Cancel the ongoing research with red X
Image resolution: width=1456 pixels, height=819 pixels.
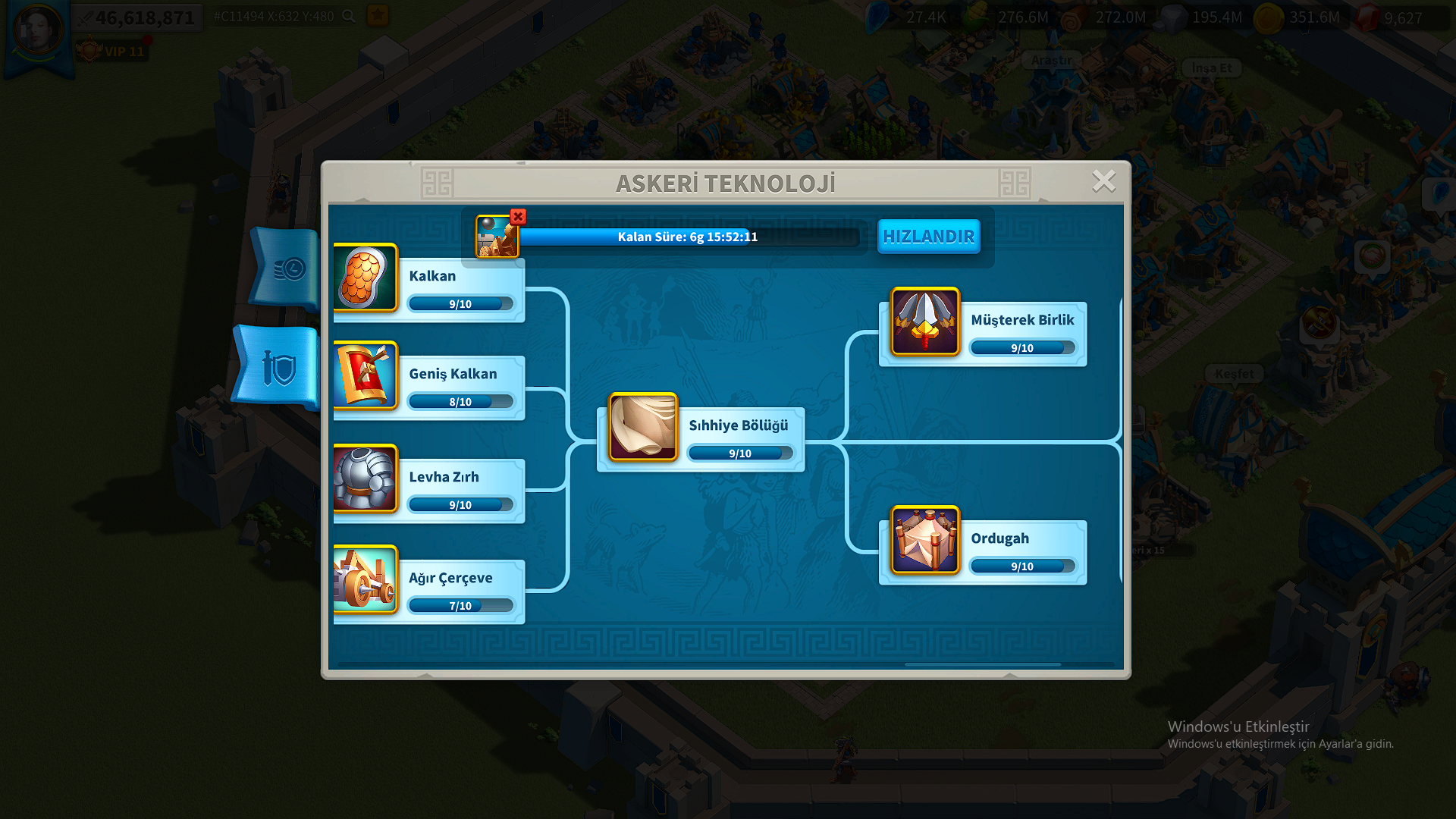click(x=517, y=217)
